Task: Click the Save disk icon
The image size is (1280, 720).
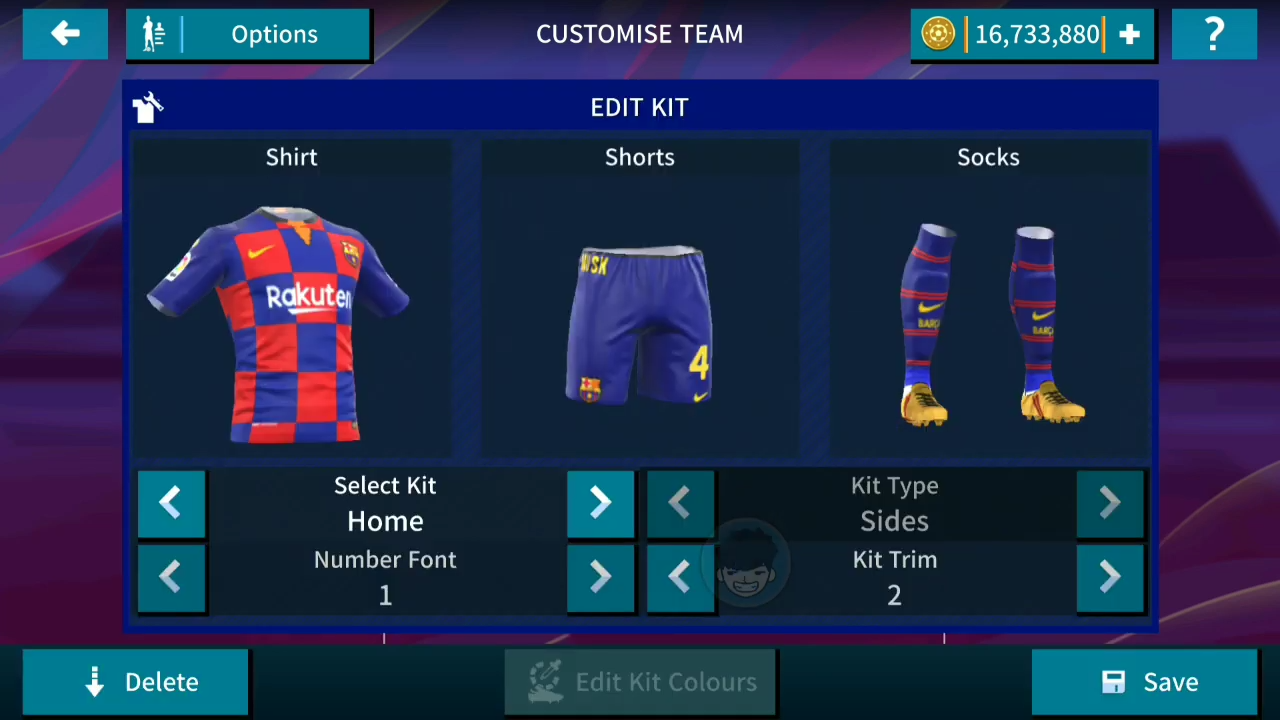Action: click(1113, 681)
